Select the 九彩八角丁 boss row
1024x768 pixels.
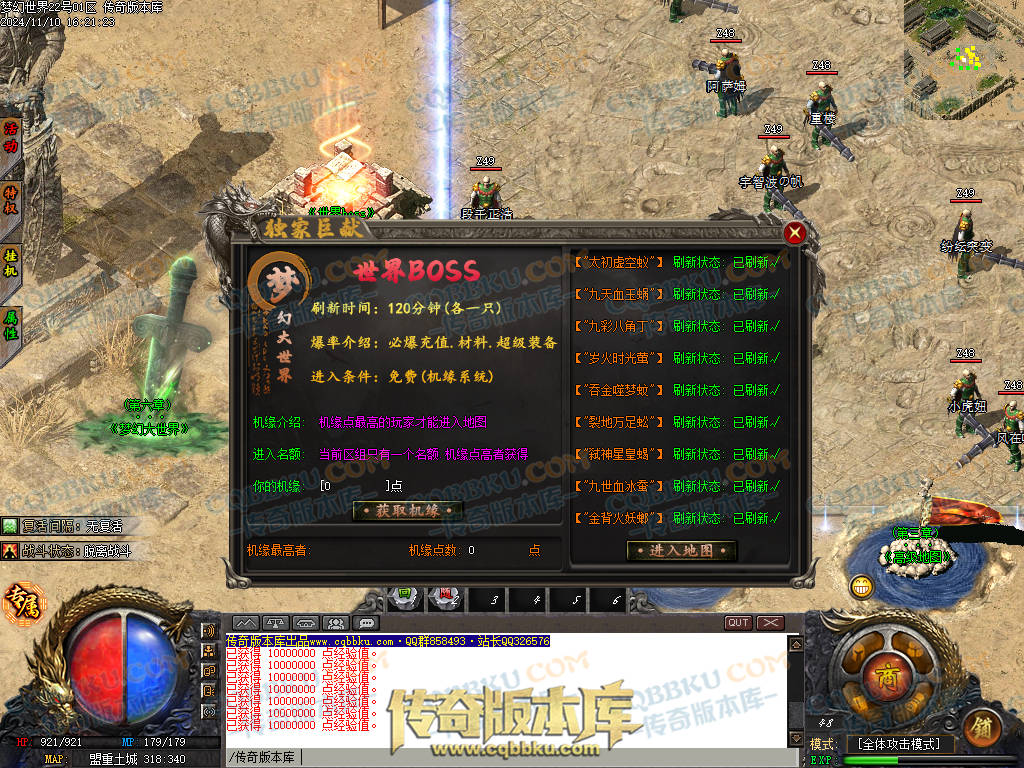click(x=620, y=326)
